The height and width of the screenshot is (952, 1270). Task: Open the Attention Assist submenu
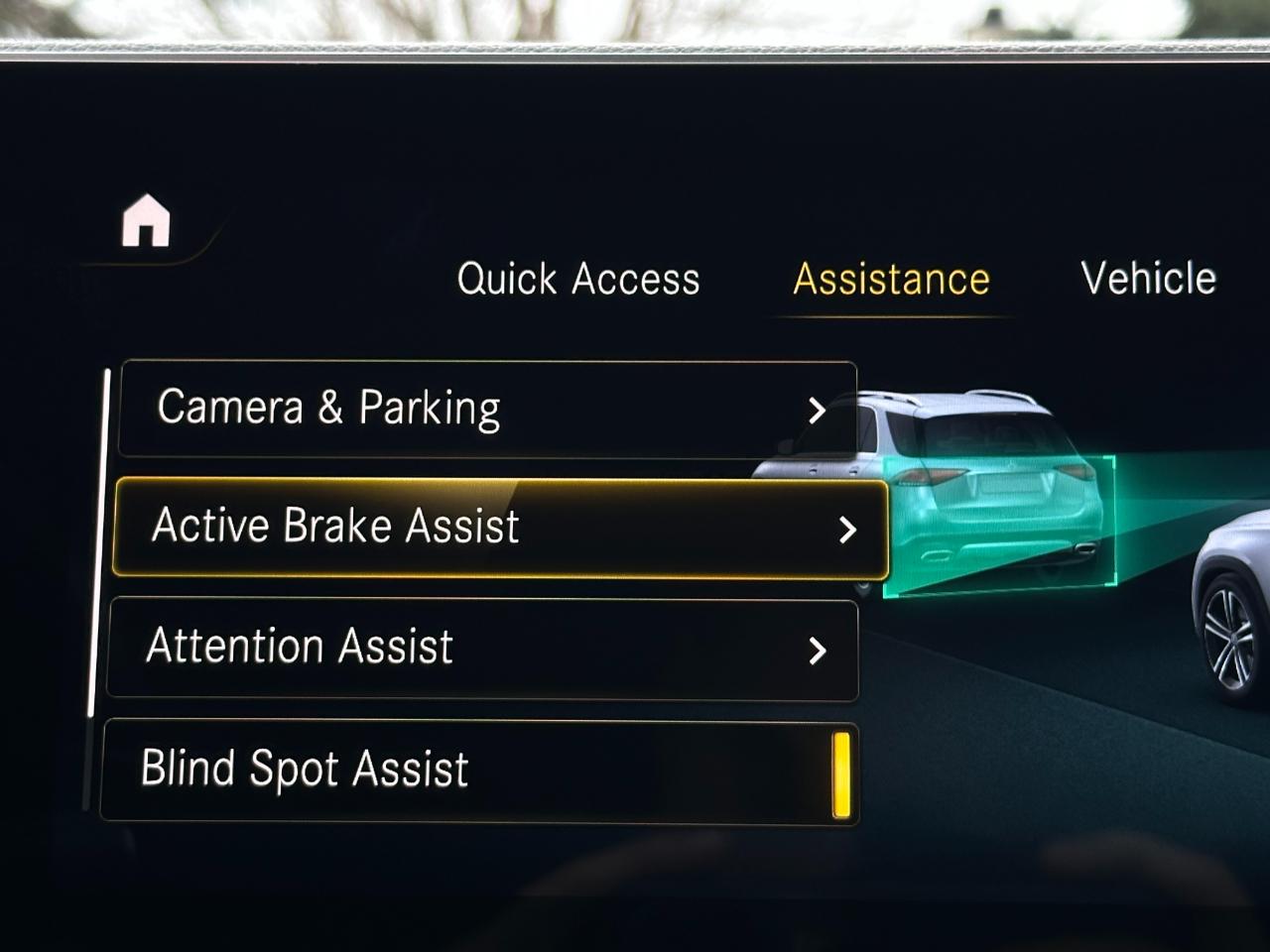point(482,649)
